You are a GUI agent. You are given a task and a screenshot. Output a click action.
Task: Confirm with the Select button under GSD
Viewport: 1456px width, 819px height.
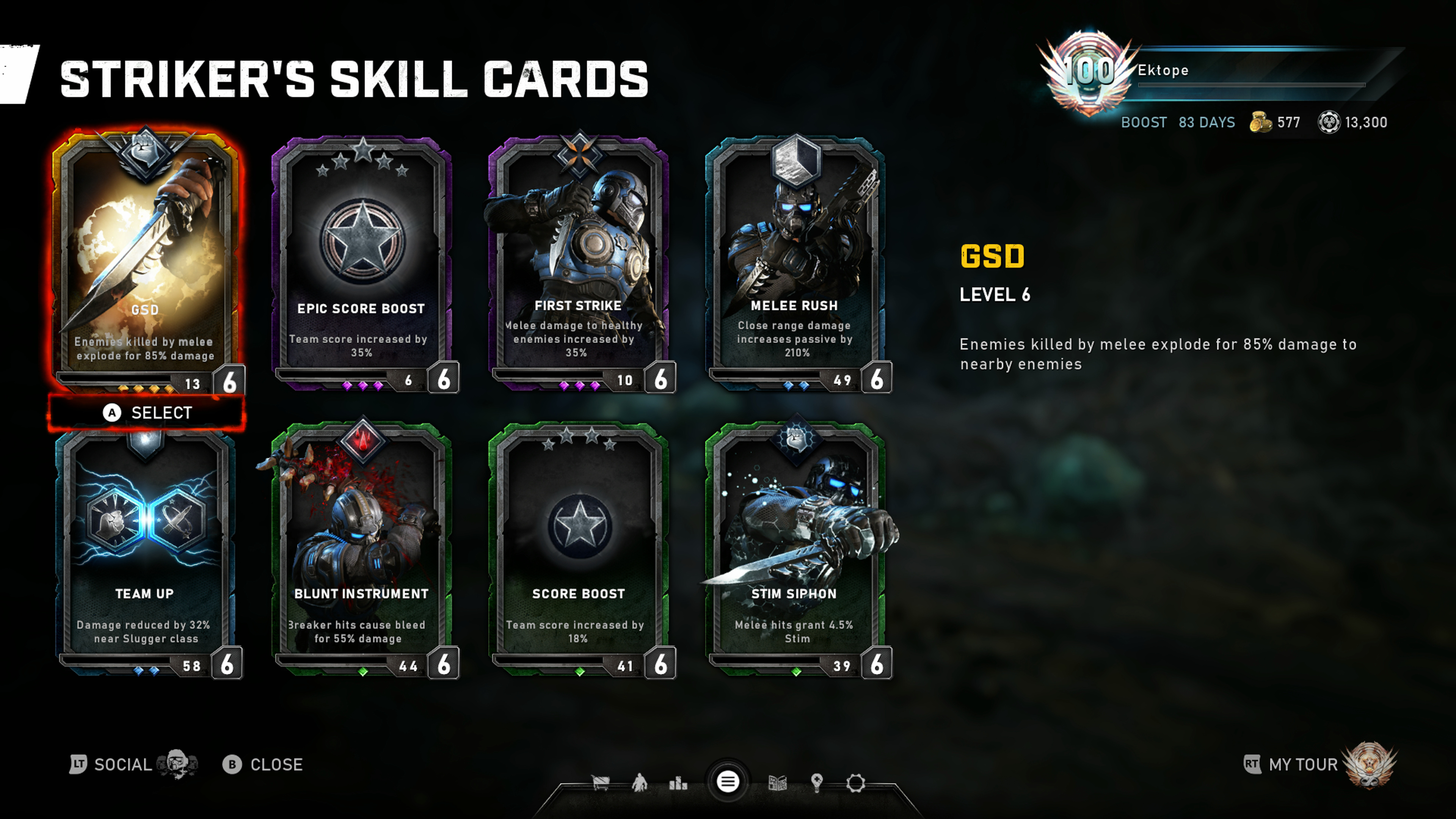click(147, 413)
